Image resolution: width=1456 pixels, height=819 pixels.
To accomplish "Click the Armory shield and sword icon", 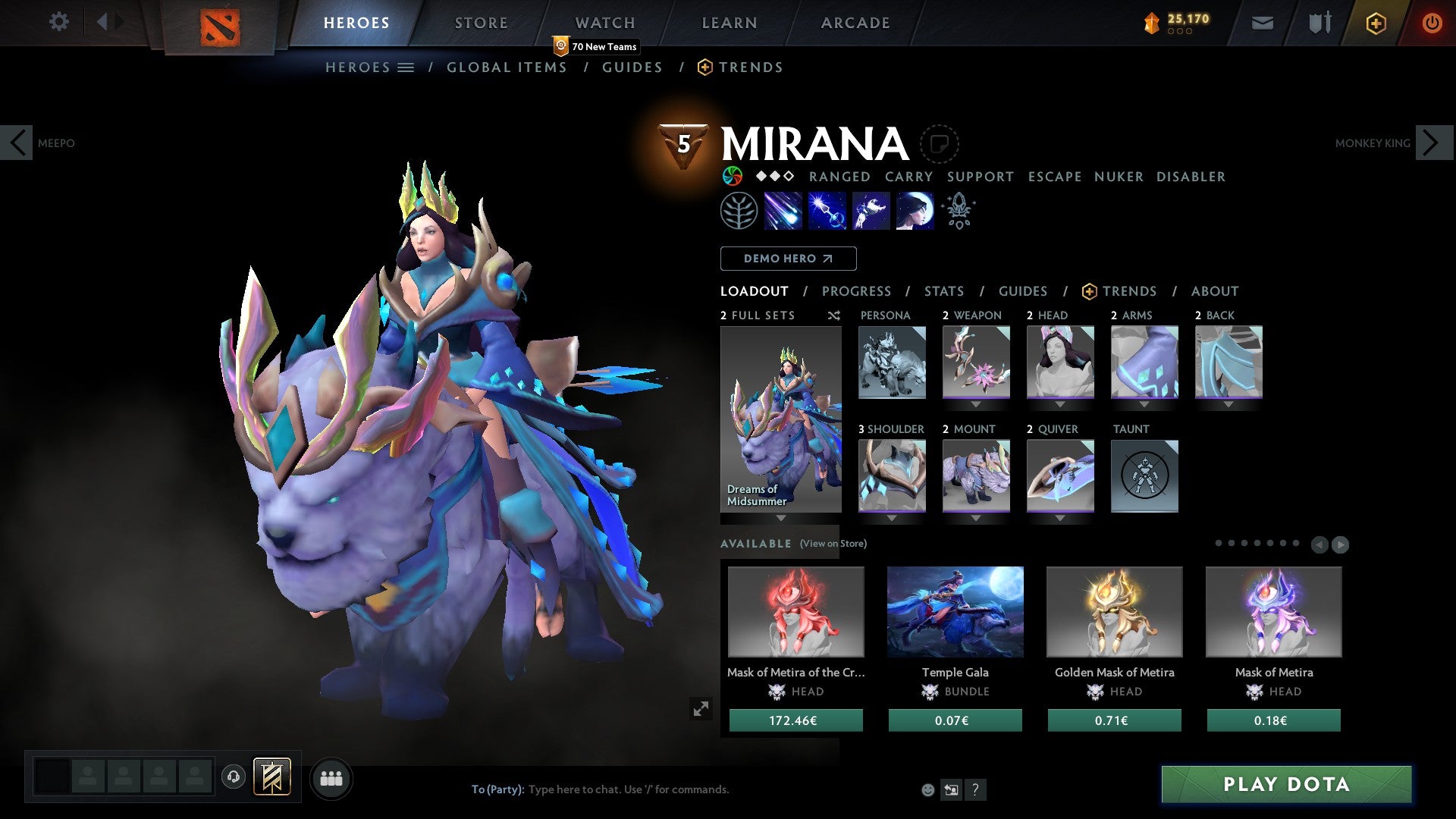I will tap(1319, 23).
